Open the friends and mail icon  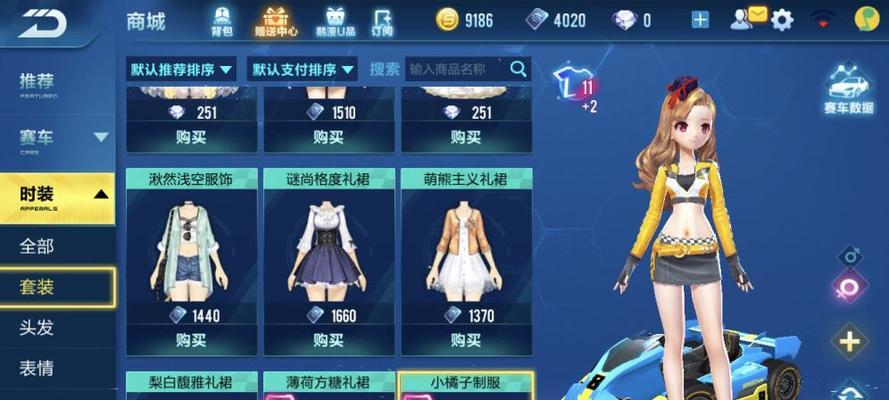[747, 19]
